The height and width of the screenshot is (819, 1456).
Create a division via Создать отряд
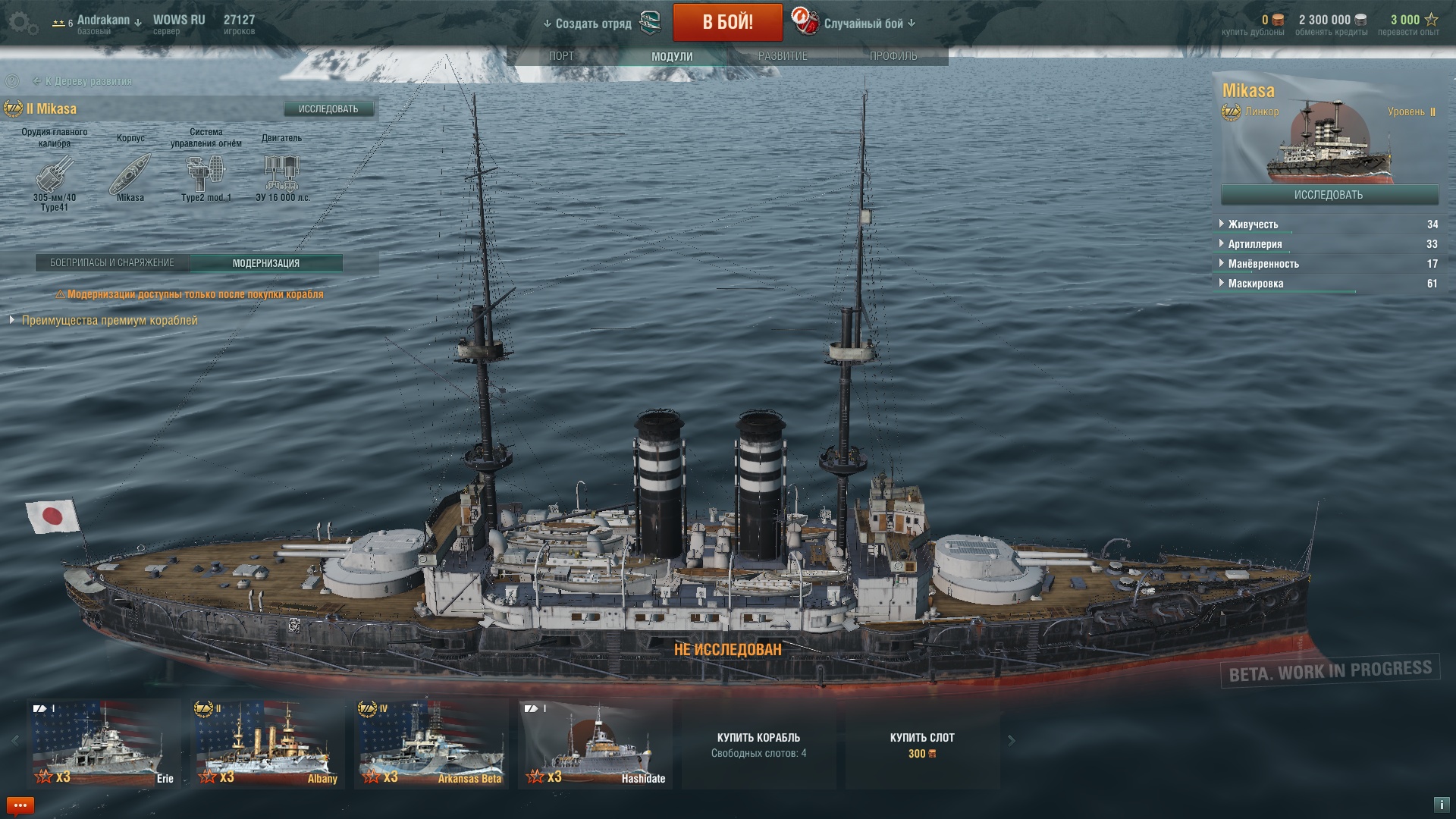tap(593, 24)
